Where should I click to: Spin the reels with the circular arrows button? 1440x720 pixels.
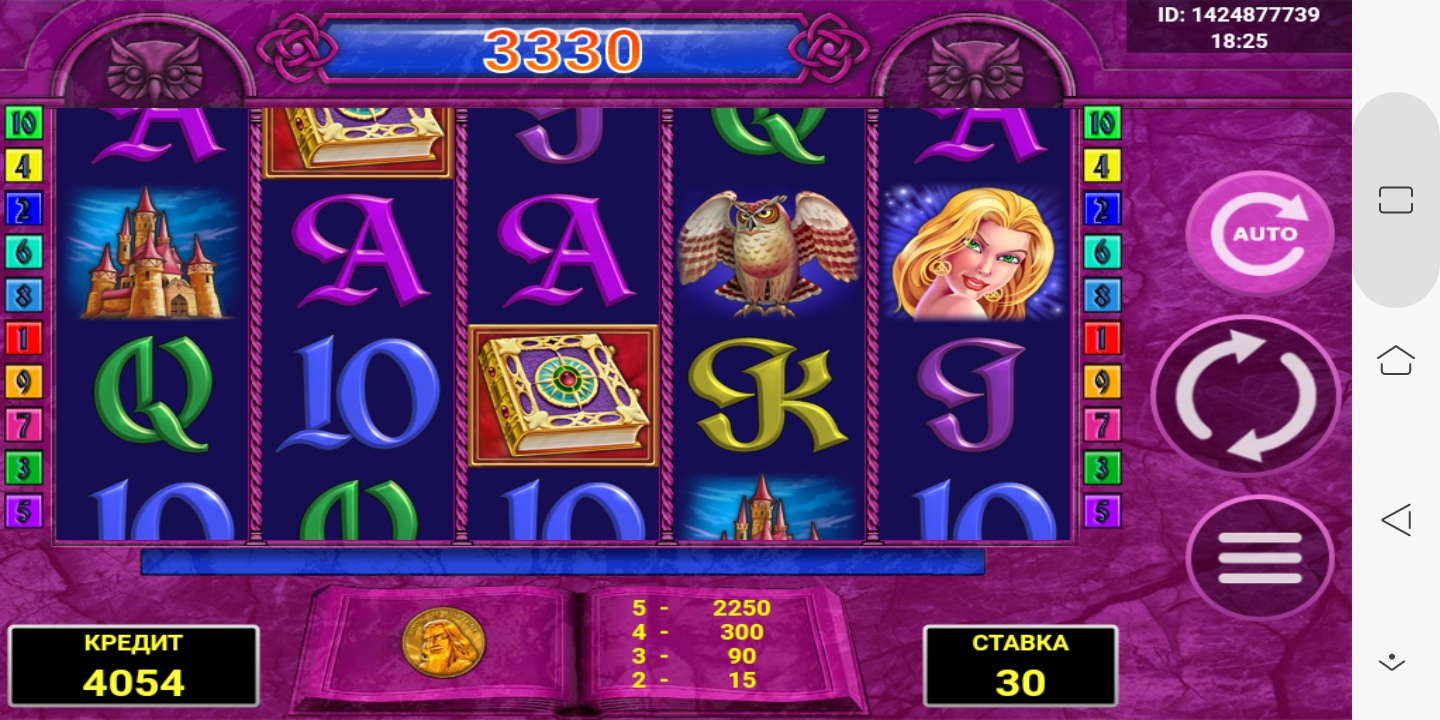tap(1245, 395)
